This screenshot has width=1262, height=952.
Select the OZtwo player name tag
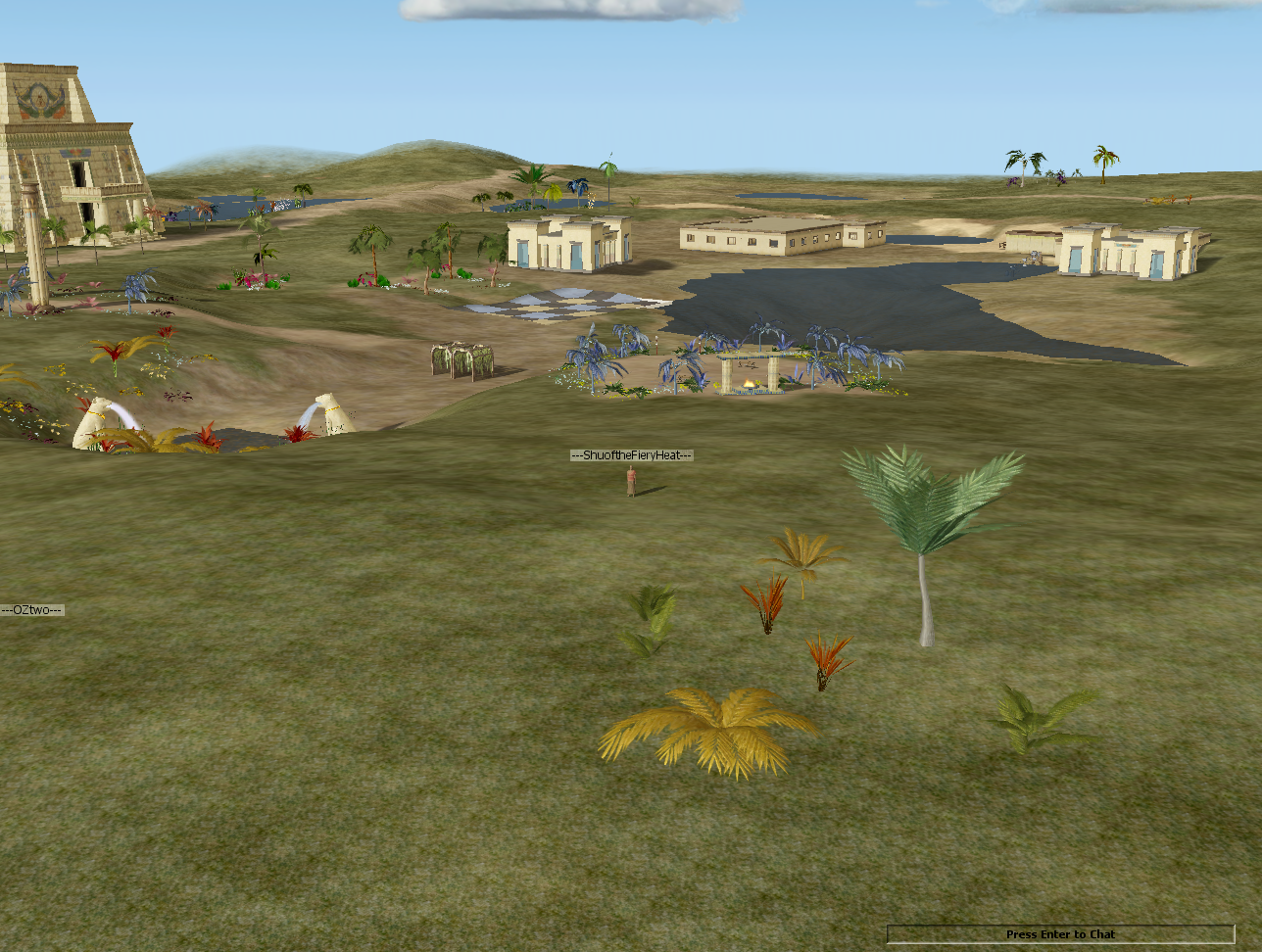pyautogui.click(x=32, y=610)
